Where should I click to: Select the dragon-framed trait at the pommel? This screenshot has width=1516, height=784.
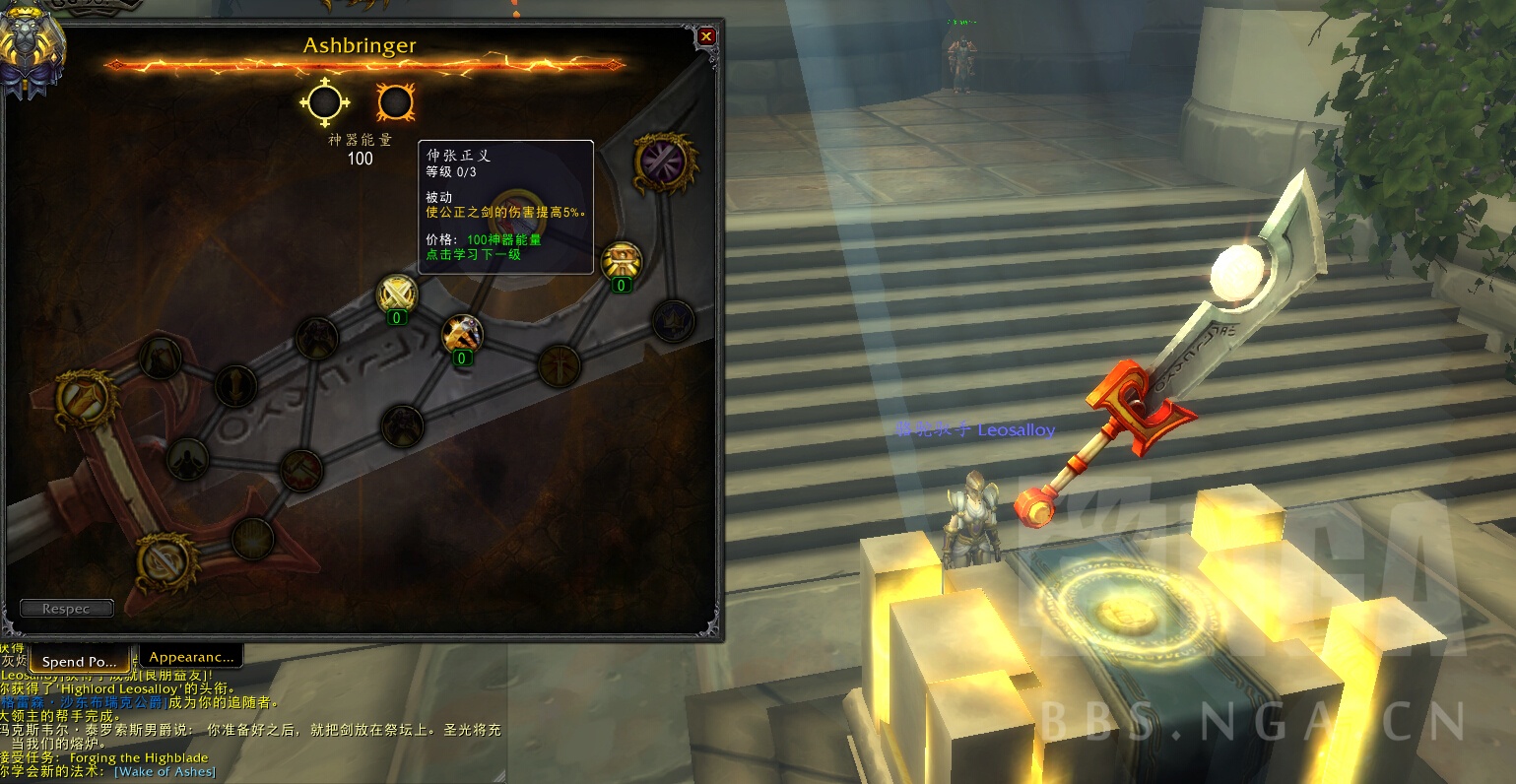click(165, 560)
